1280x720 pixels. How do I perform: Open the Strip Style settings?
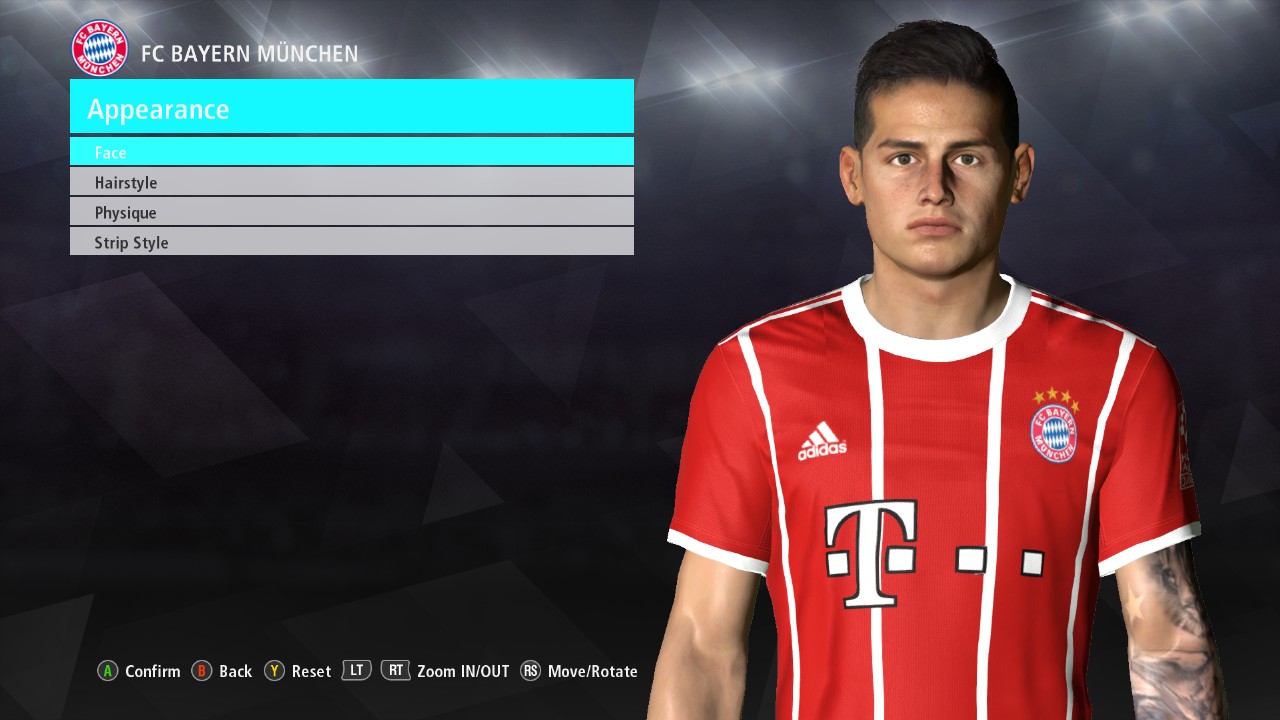pos(352,242)
